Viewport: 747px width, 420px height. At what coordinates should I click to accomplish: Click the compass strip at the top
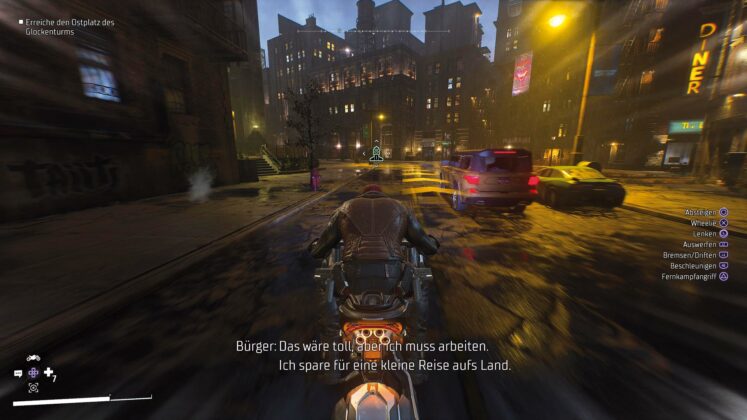(x=375, y=28)
